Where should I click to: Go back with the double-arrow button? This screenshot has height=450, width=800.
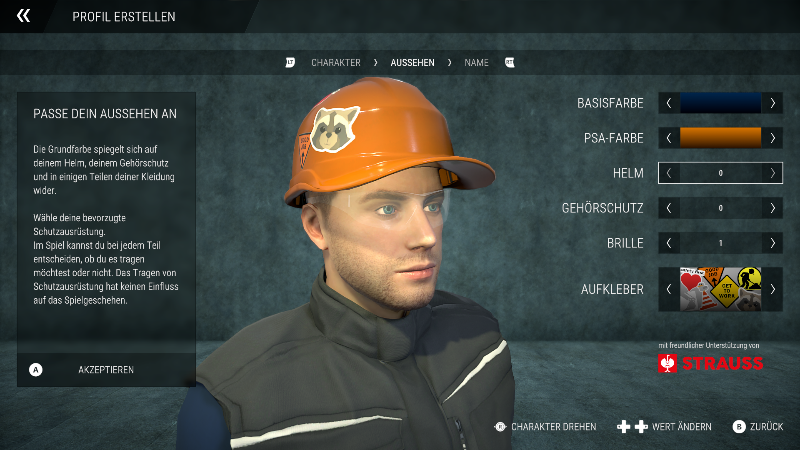pos(24,16)
